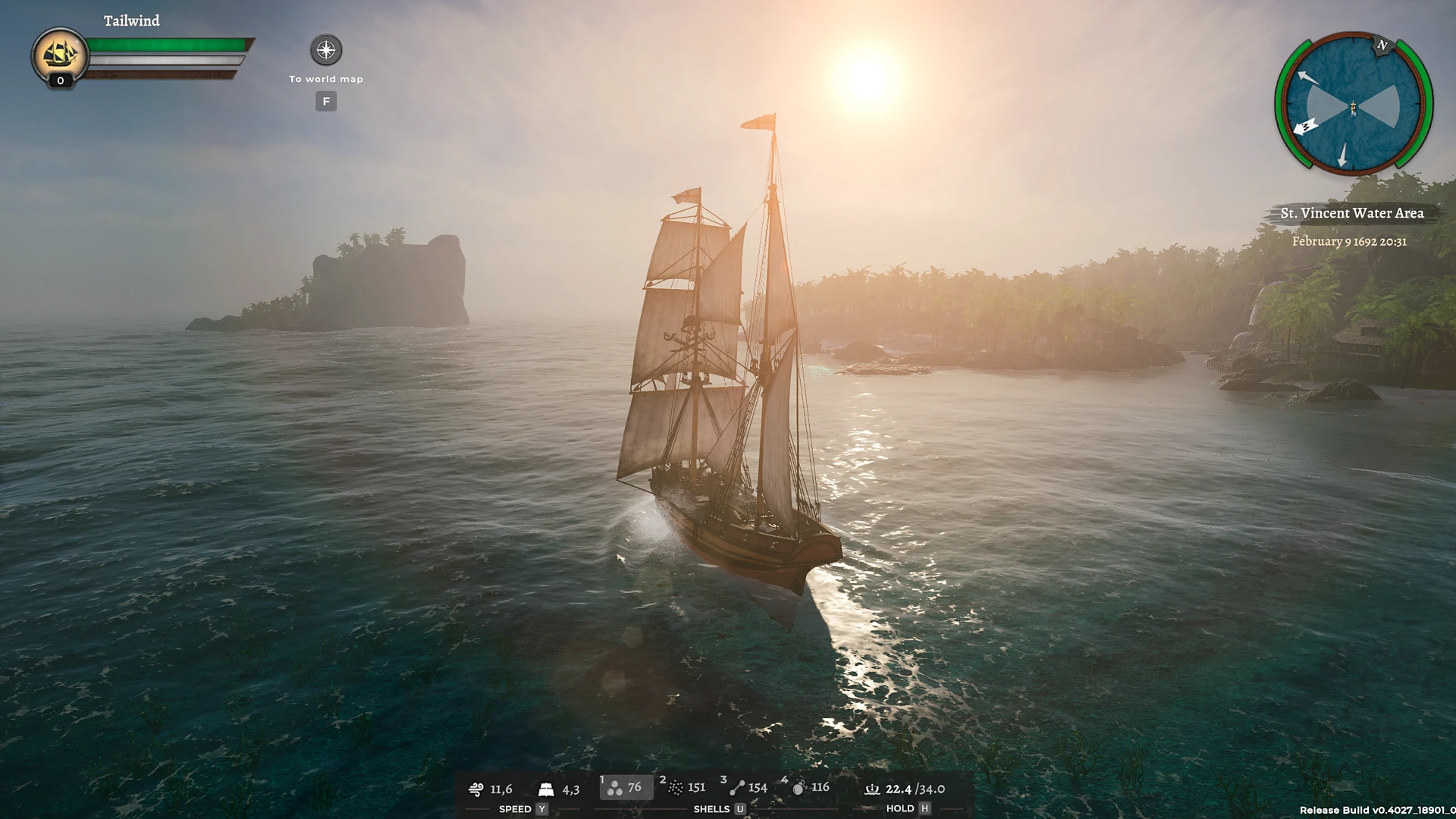The width and height of the screenshot is (1456, 819).
Task: Expand the SPEED panel via its Y label
Action: [x=541, y=808]
